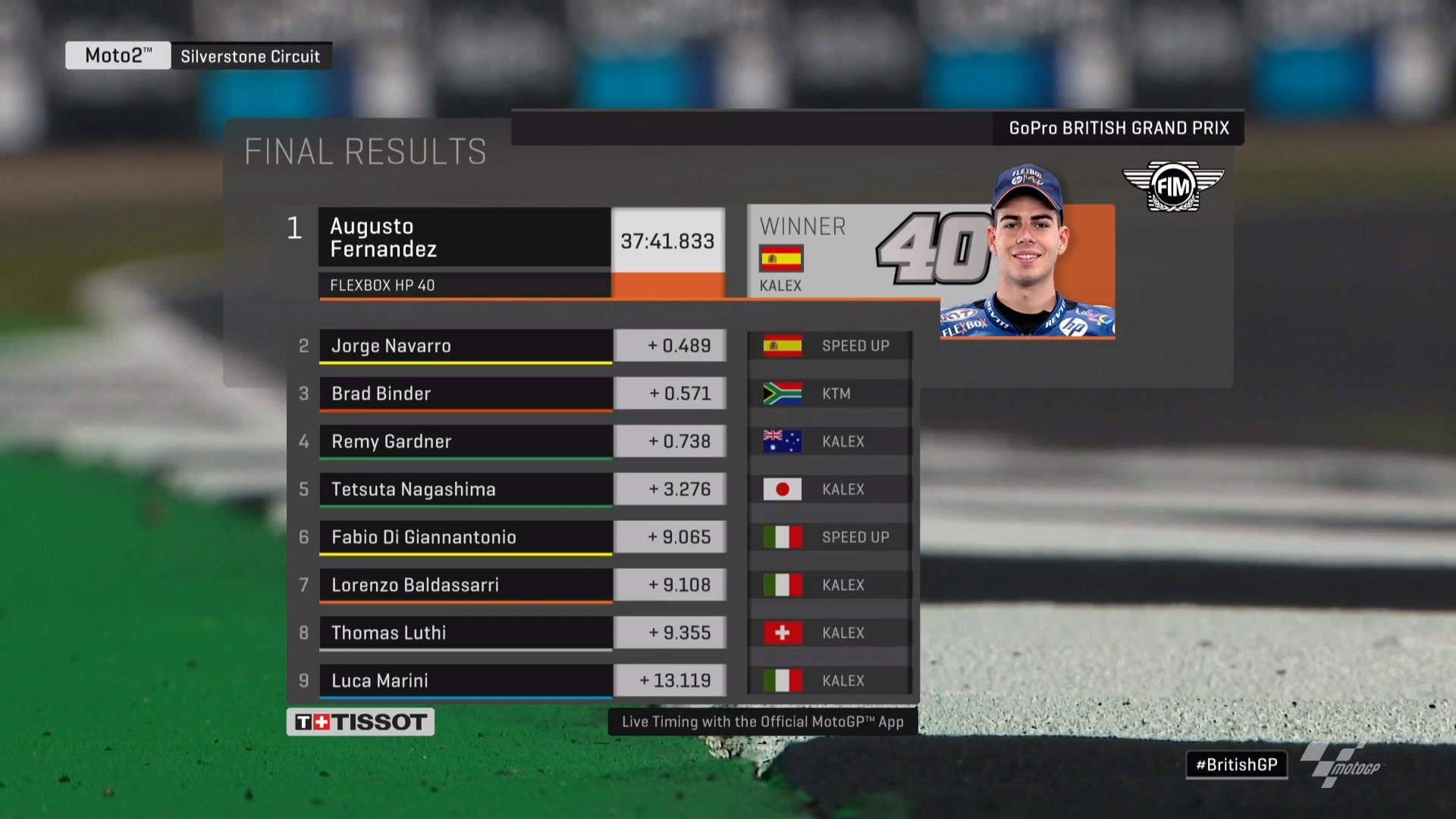Click the Tissot timing logo
The height and width of the screenshot is (819, 1456).
coord(360,722)
